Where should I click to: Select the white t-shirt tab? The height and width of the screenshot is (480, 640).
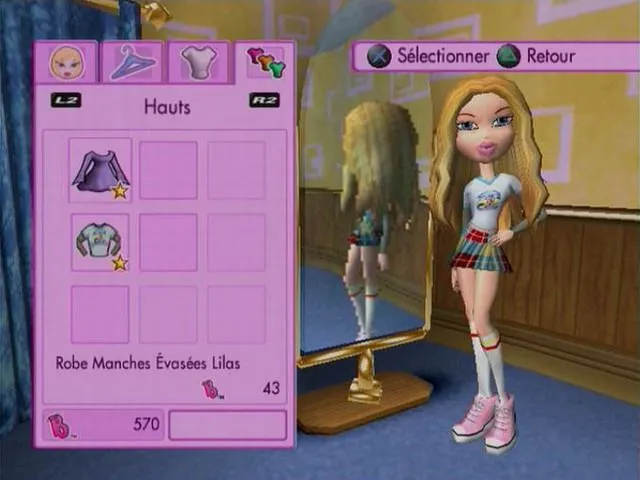tap(198, 63)
